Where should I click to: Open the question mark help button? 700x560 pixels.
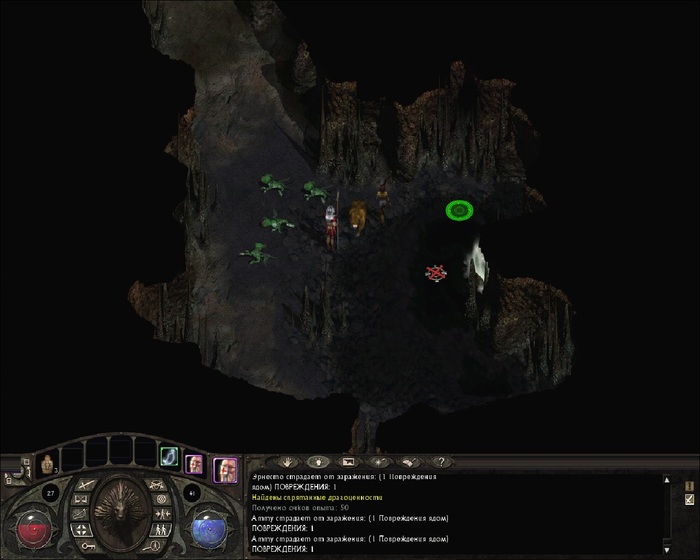coord(440,462)
